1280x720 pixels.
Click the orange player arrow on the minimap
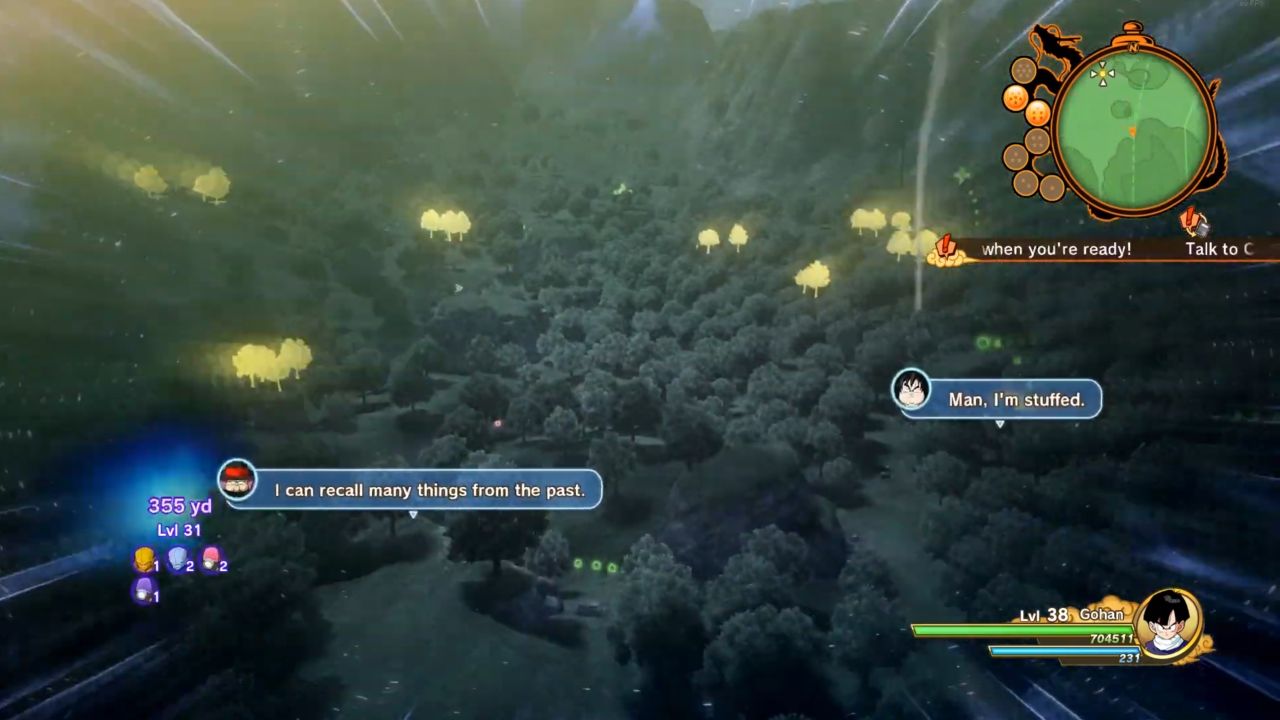1133,132
